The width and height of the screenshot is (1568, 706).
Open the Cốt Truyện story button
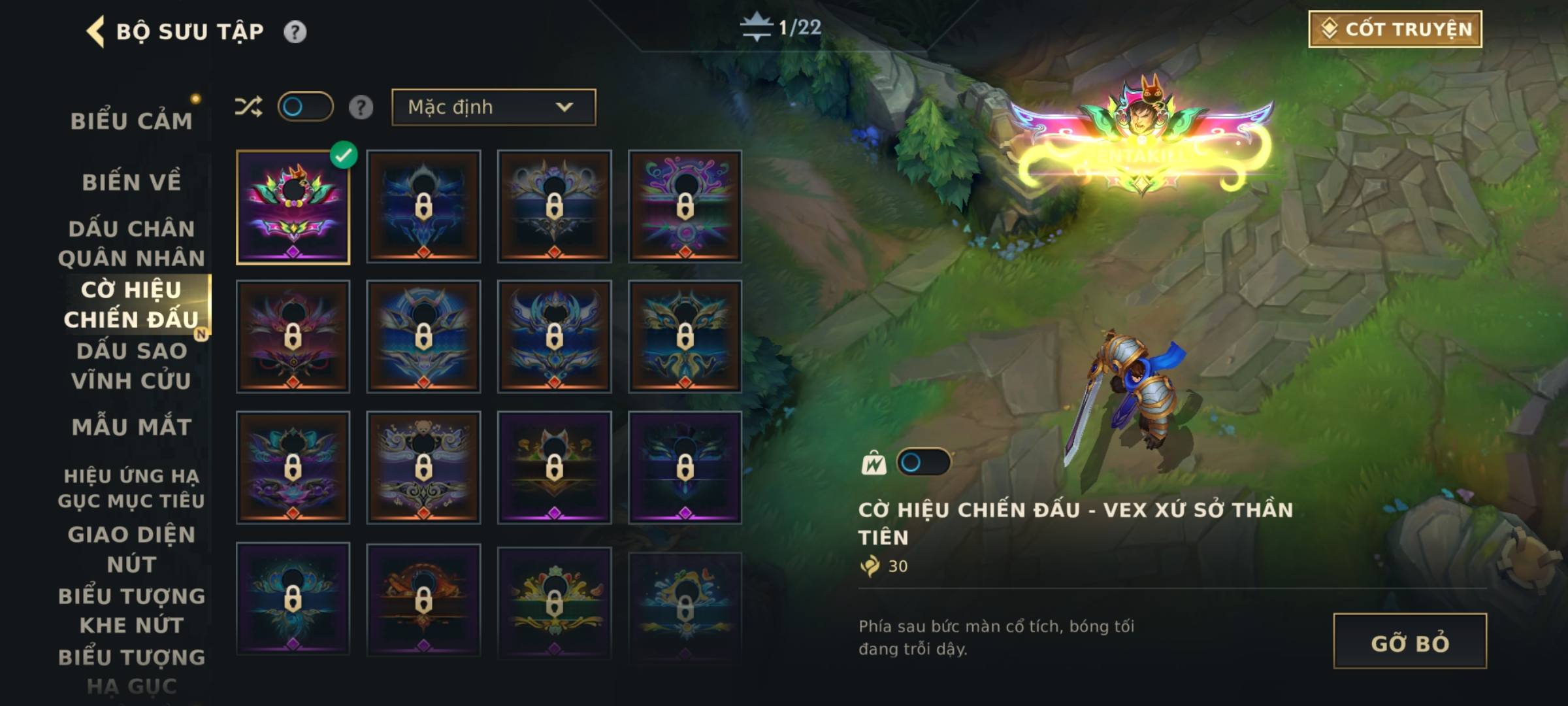1395,29
